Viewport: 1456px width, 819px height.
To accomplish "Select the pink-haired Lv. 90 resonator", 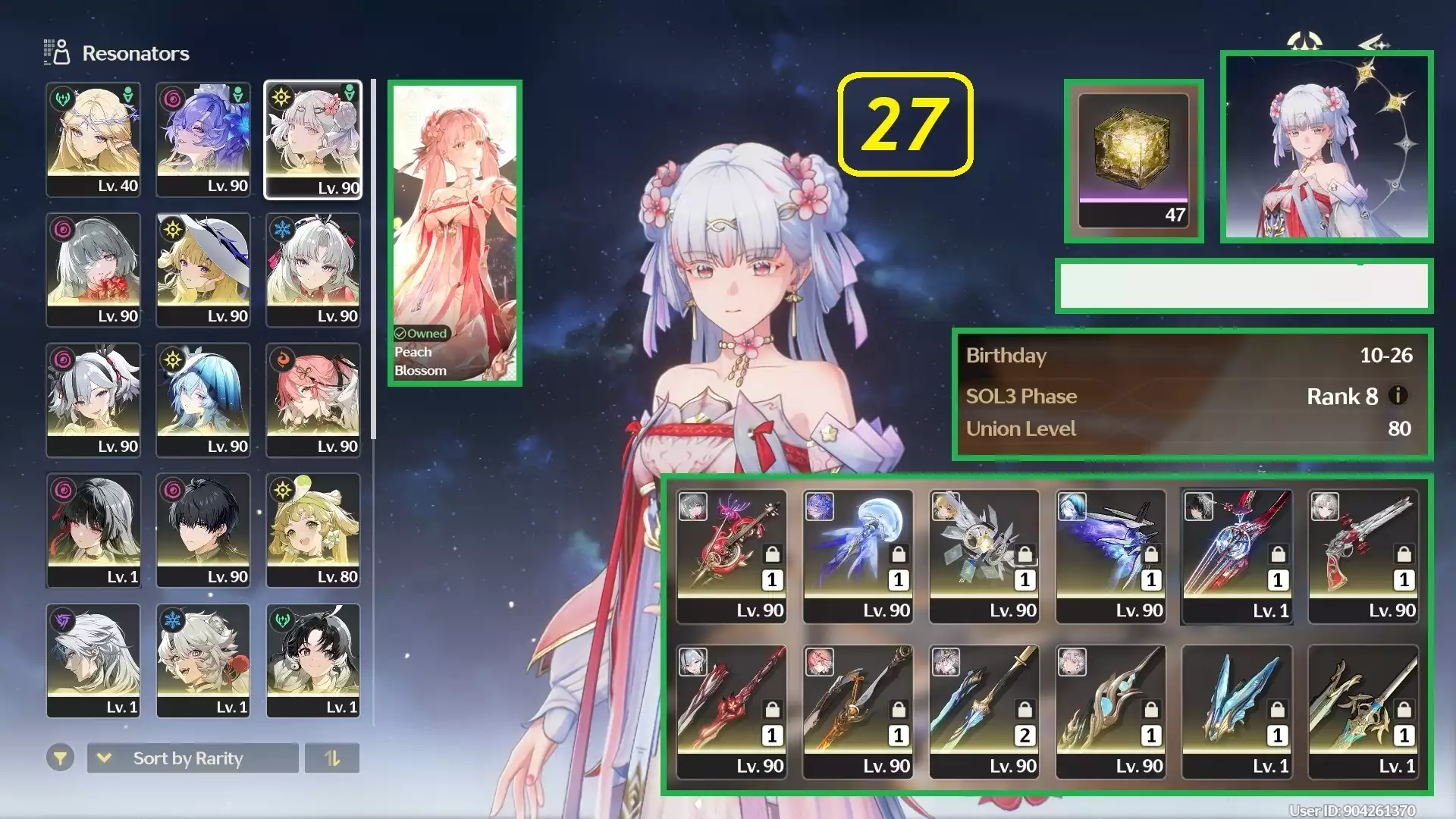I will tap(312, 400).
